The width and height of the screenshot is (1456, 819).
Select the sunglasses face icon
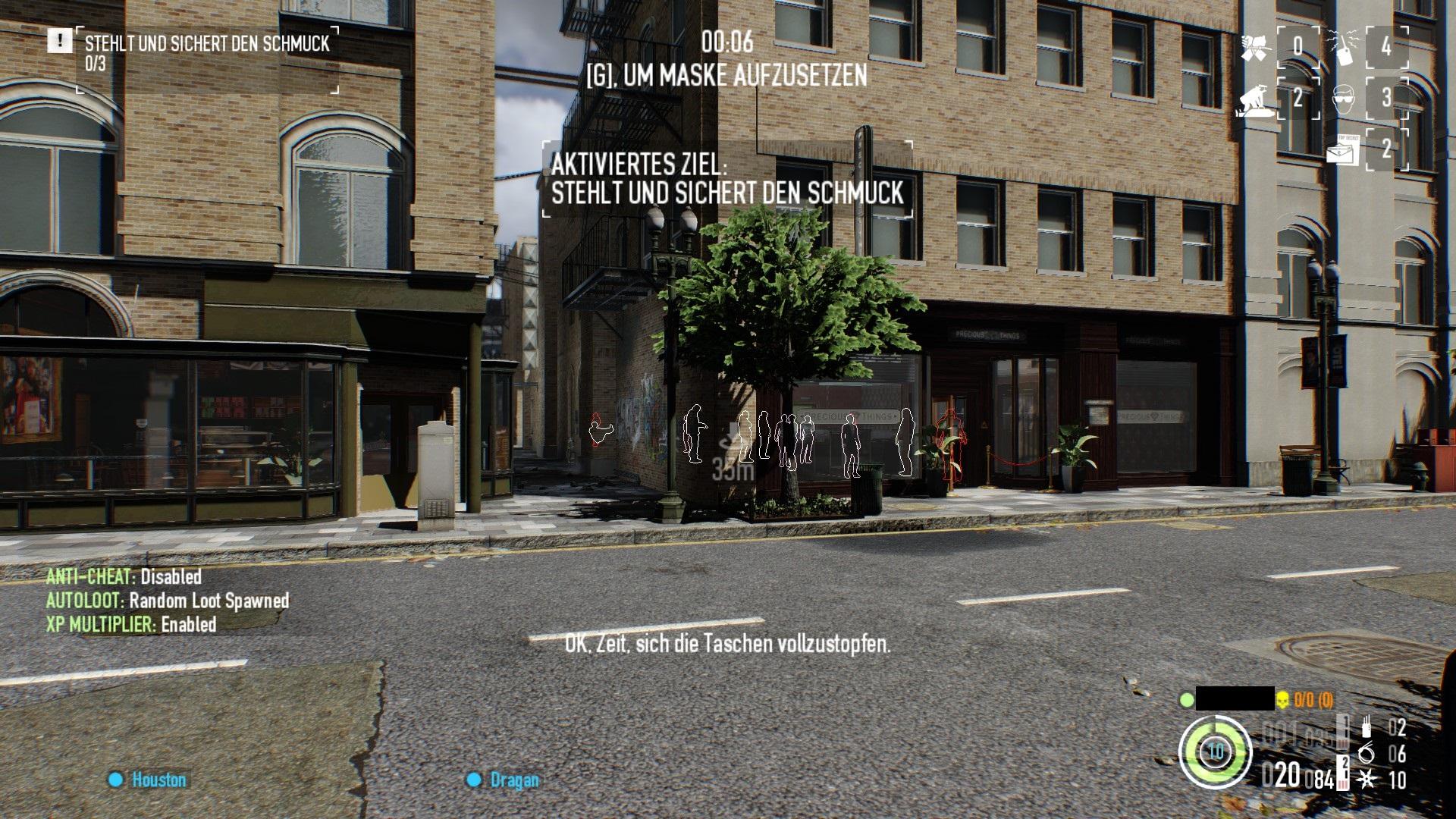click(x=1344, y=98)
